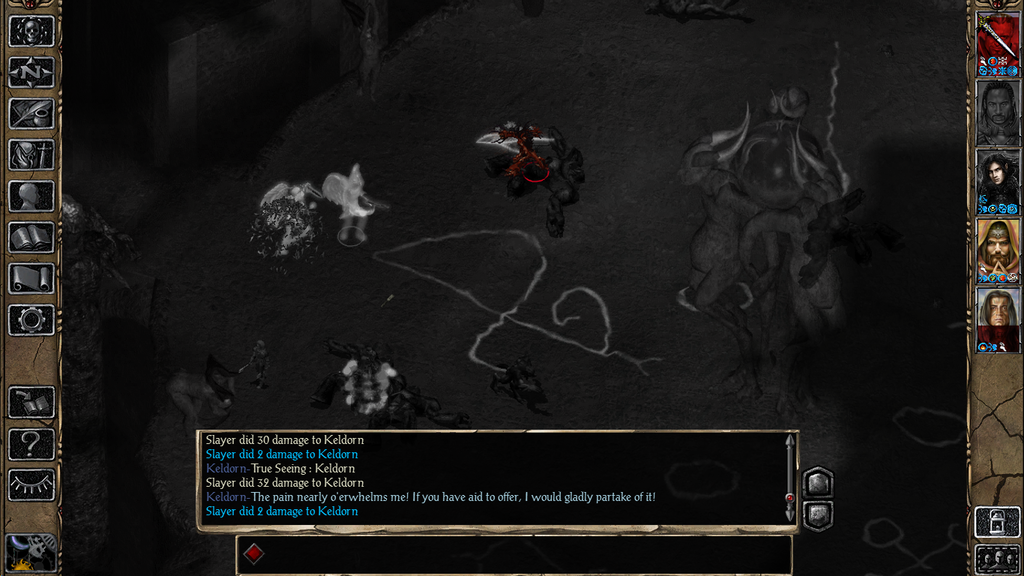1024x576 pixels.
Task: Select the greyed-out bearded man portrait
Action: (997, 112)
